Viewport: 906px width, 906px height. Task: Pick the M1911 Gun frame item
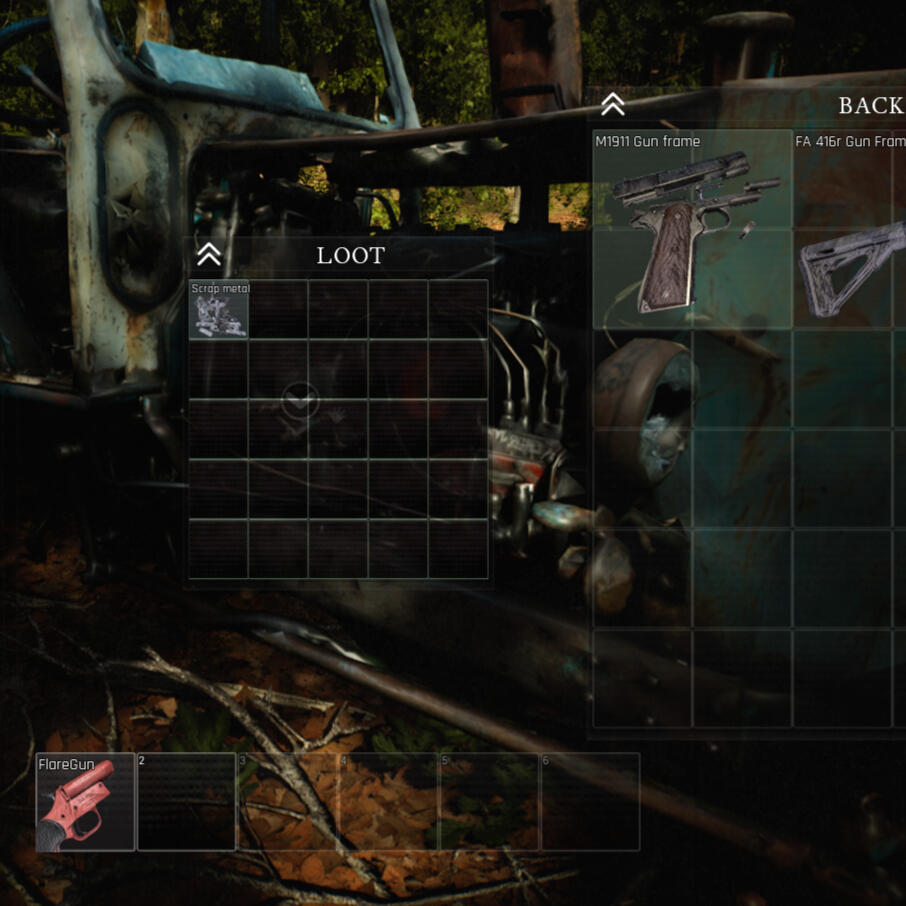click(x=692, y=230)
